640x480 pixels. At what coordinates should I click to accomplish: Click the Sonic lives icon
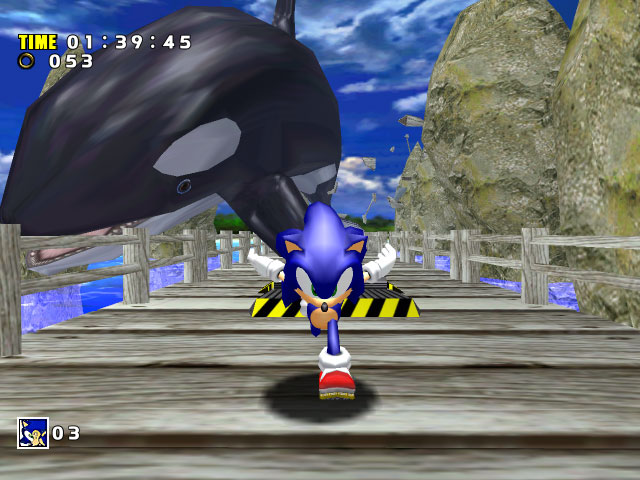coord(32,433)
